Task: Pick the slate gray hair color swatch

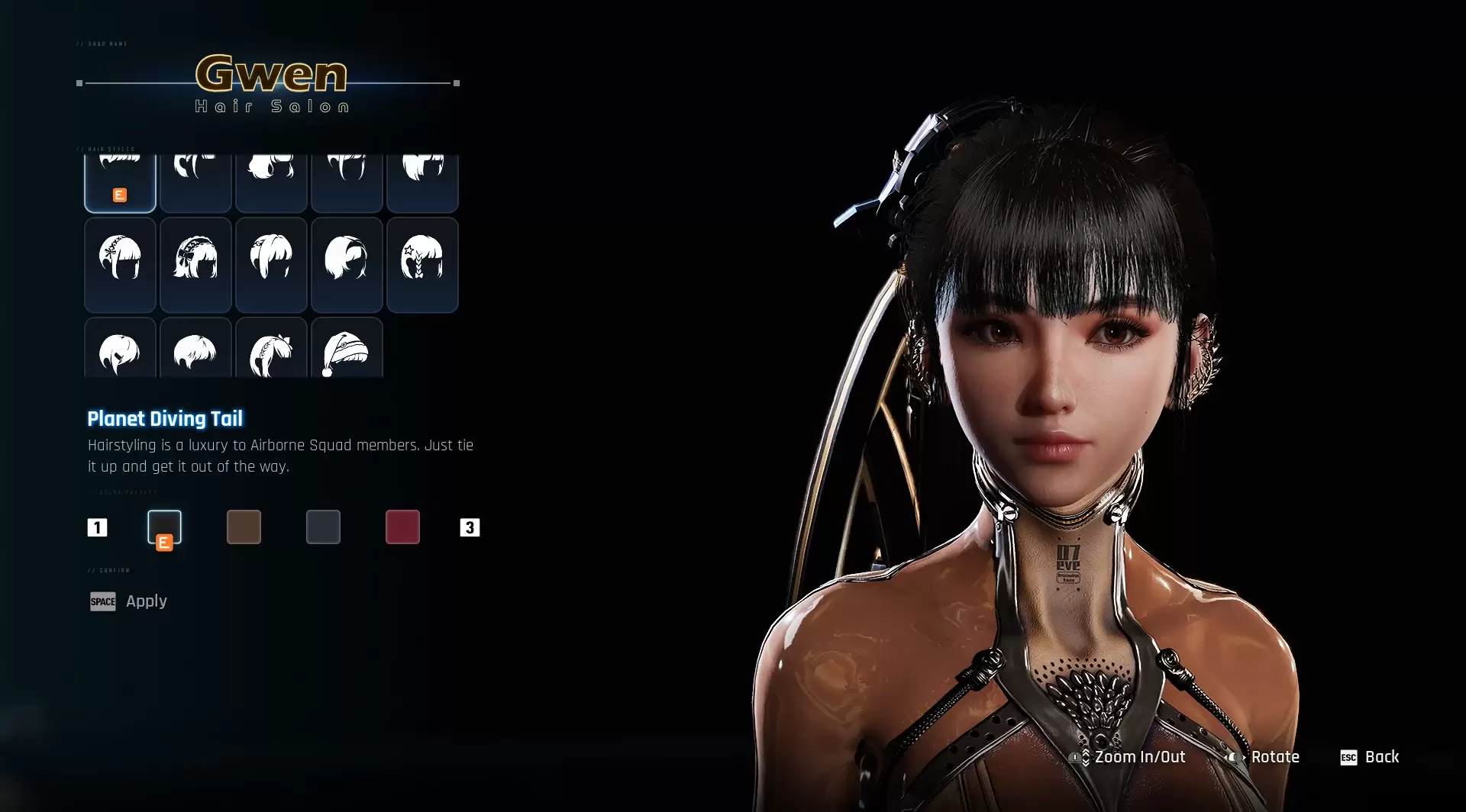Action: pos(323,527)
